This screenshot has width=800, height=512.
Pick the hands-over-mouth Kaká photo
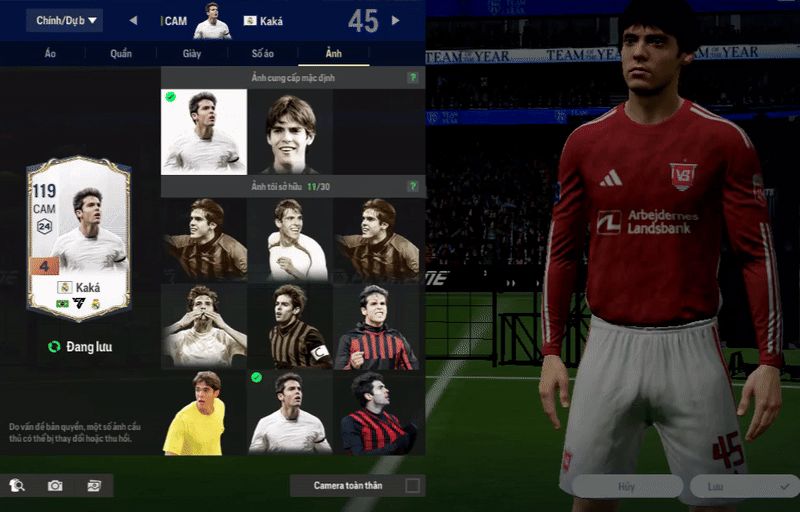[x=204, y=326]
